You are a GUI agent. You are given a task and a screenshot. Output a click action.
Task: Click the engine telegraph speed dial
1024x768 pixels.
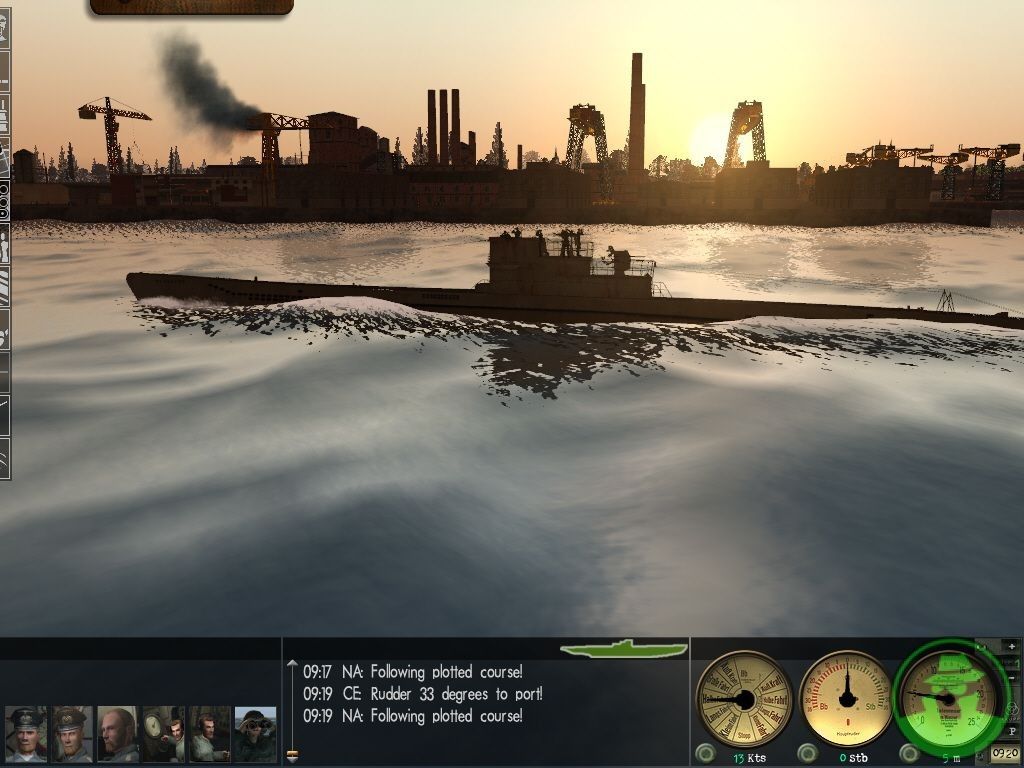coord(744,698)
